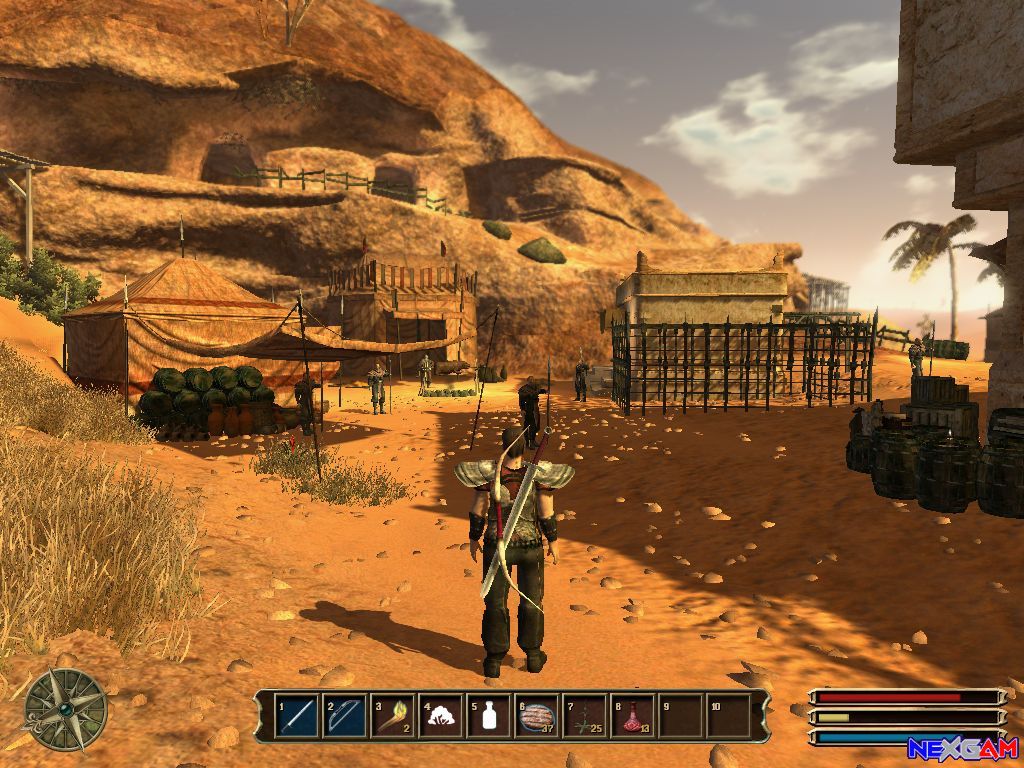Use the white bottle in the hotbar
The height and width of the screenshot is (768, 1024).
[489, 716]
